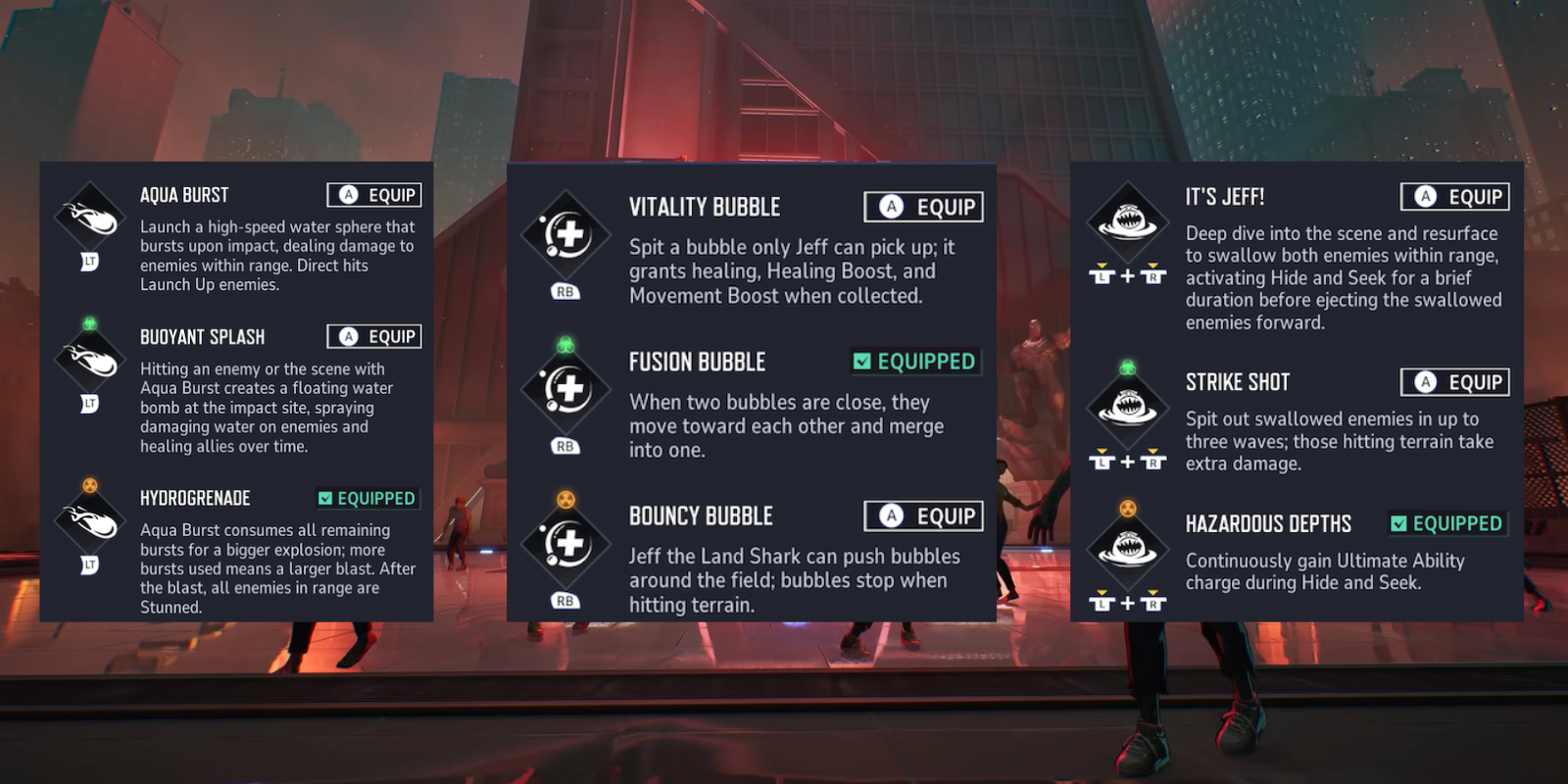
Task: Uncheck the Fusion Bubble equipped state
Action: click(914, 362)
